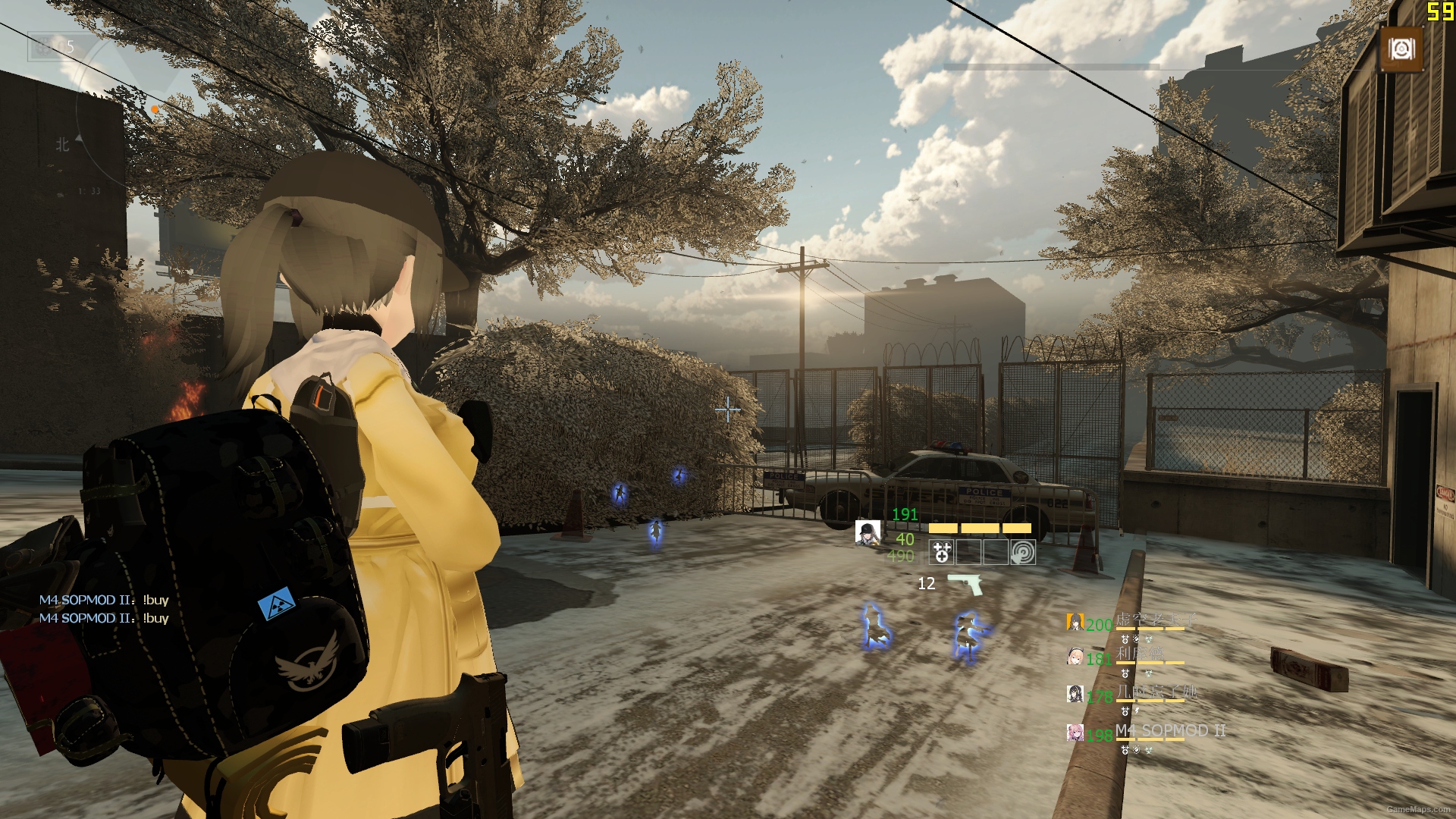Click the north marker on the minimap compass

pos(63,144)
